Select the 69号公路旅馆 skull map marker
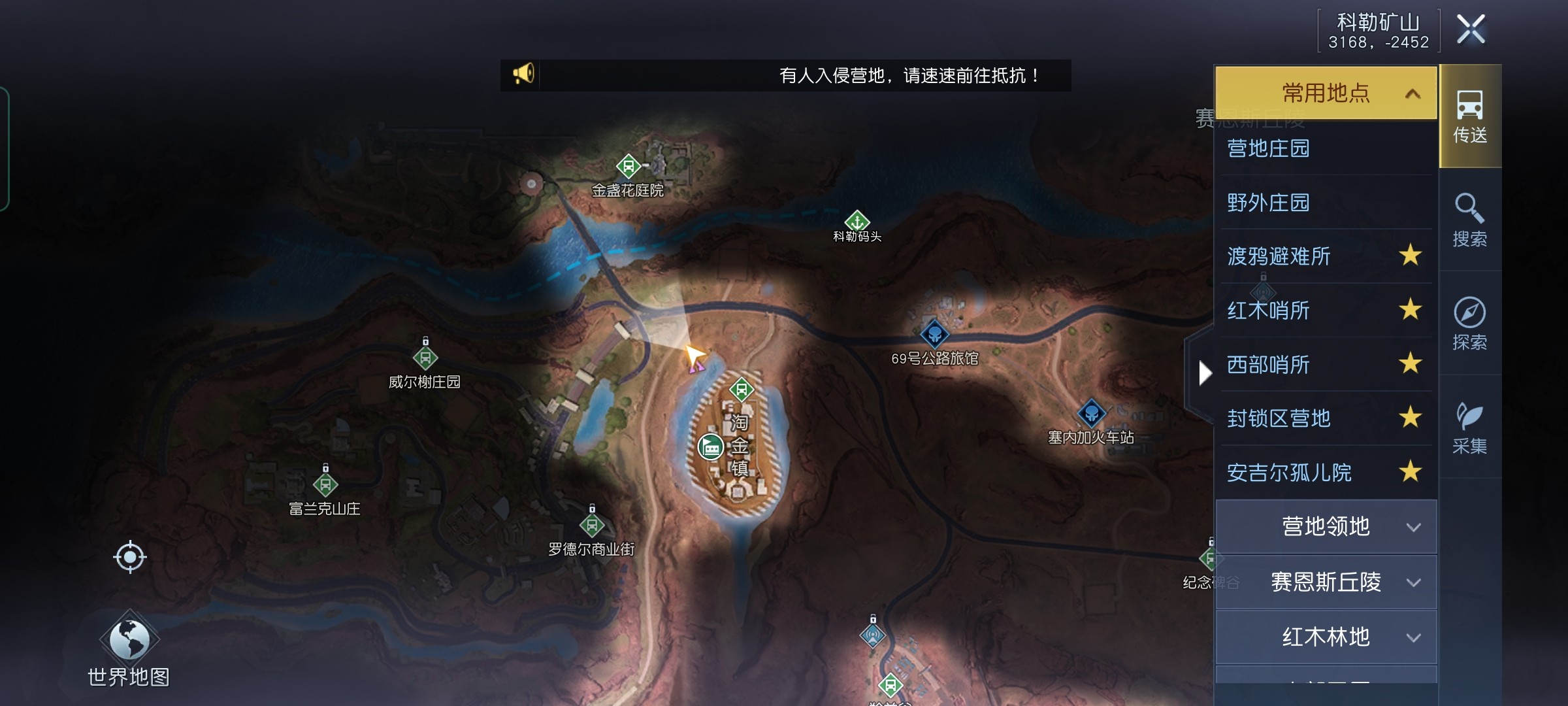The image size is (1568, 706). click(x=934, y=334)
